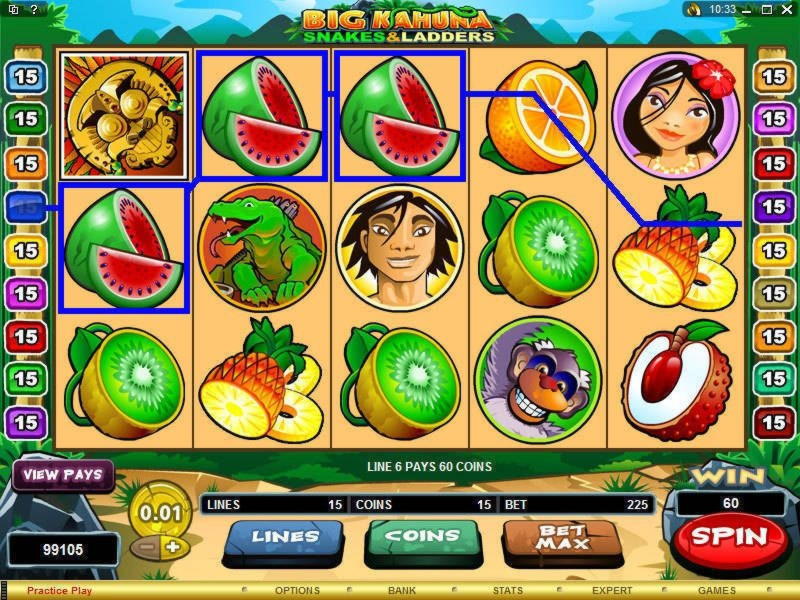Image resolution: width=800 pixels, height=600 pixels.
Task: Open the GAMES menu
Action: click(716, 591)
